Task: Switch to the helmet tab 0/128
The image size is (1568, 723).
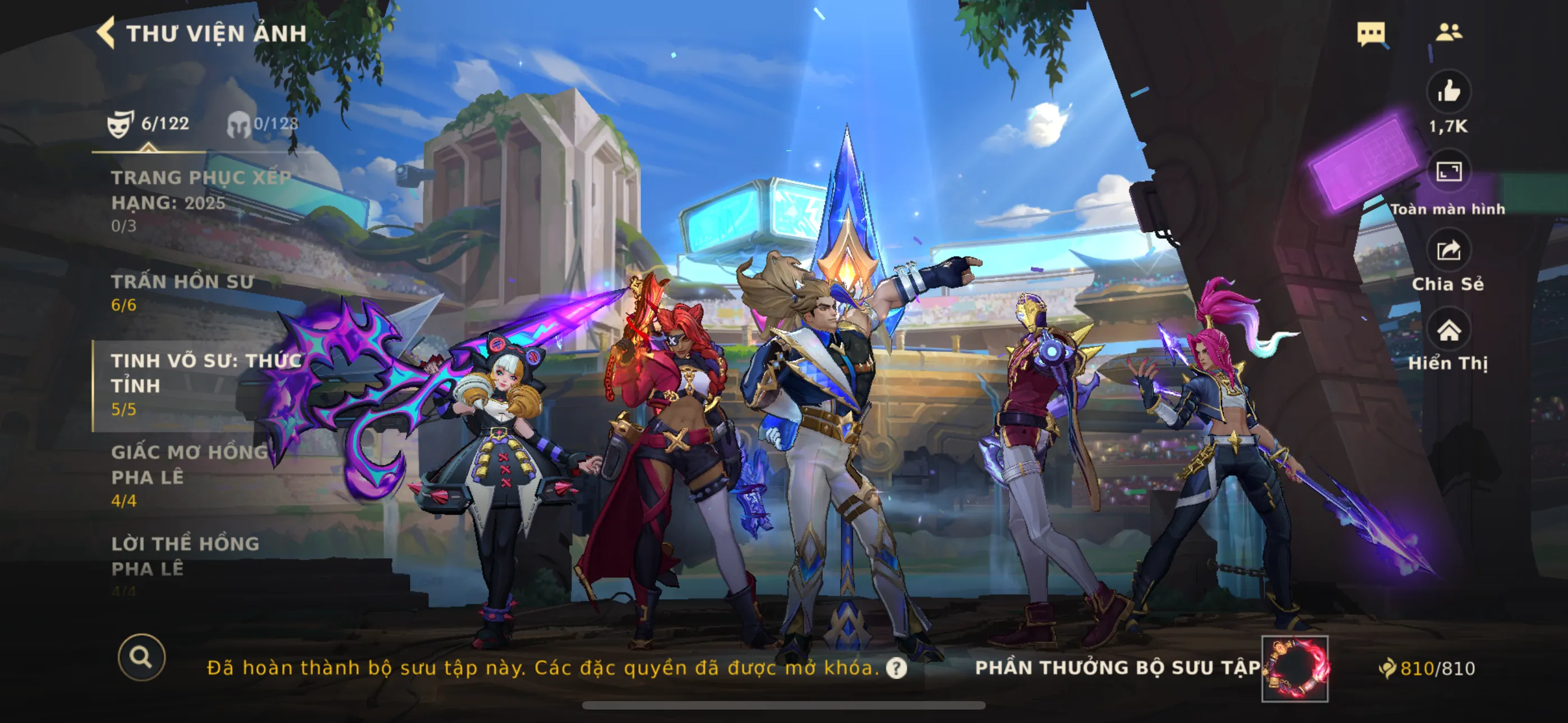Action: pos(263,124)
